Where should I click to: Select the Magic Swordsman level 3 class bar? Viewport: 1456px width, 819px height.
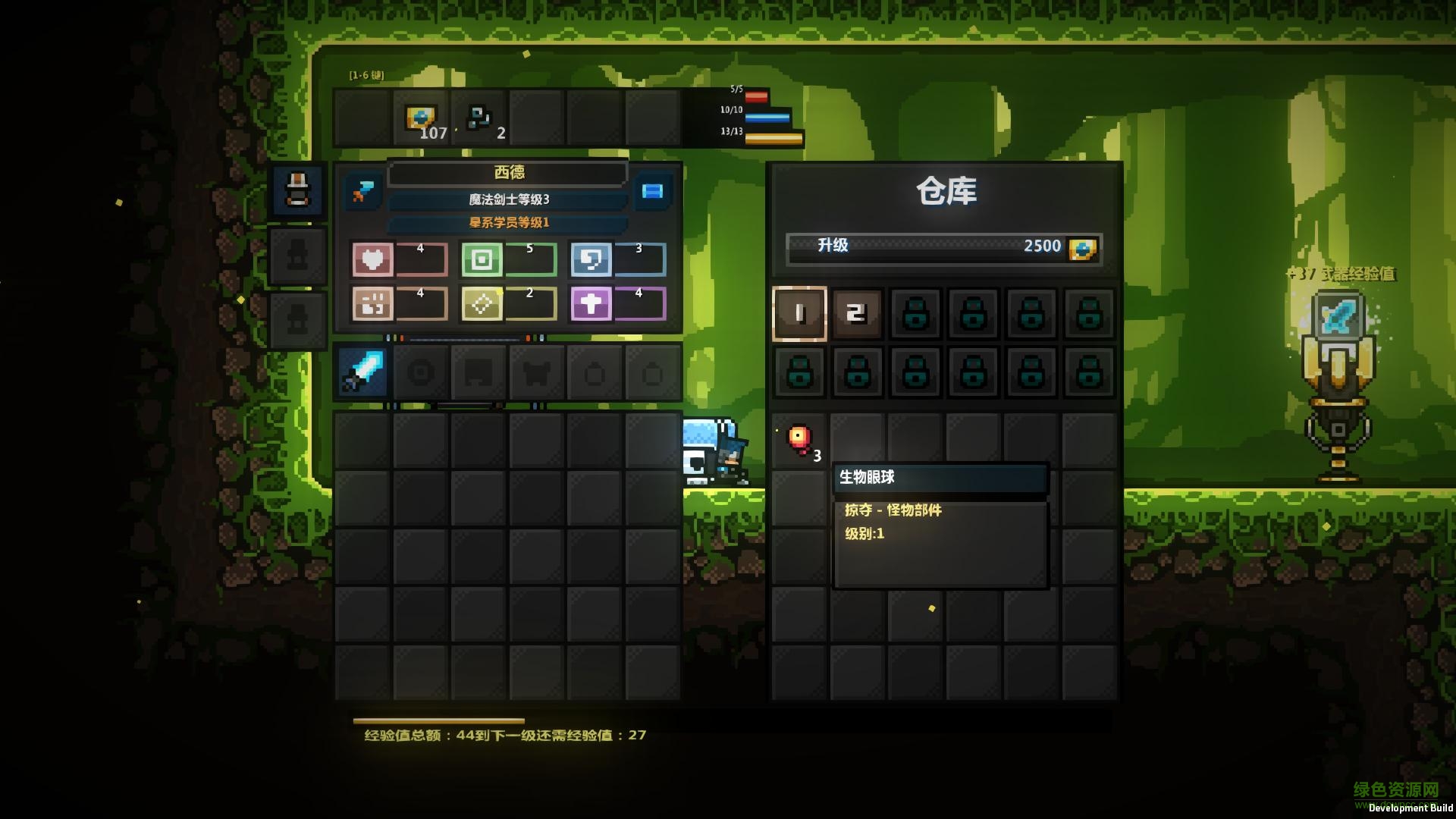[x=508, y=199]
